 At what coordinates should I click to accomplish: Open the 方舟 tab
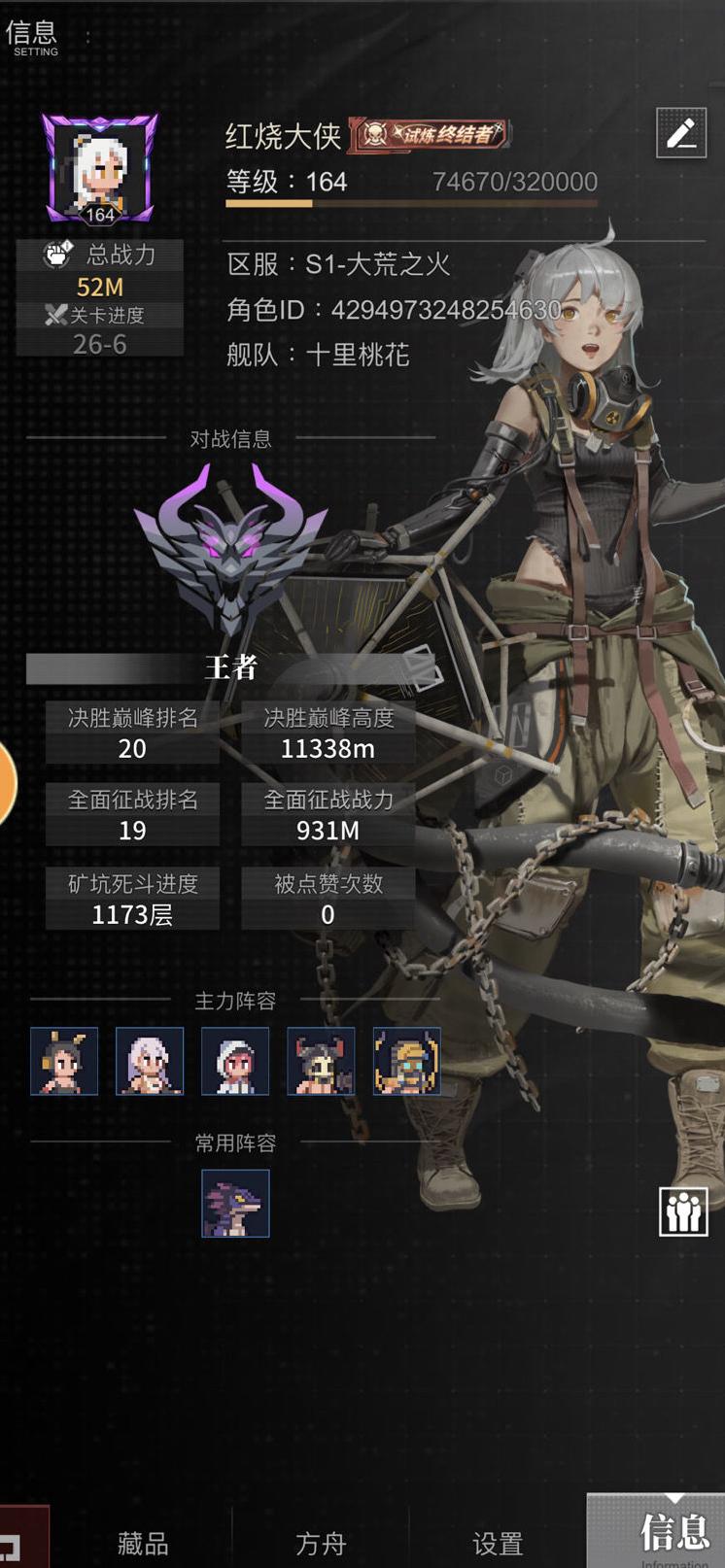320,1542
